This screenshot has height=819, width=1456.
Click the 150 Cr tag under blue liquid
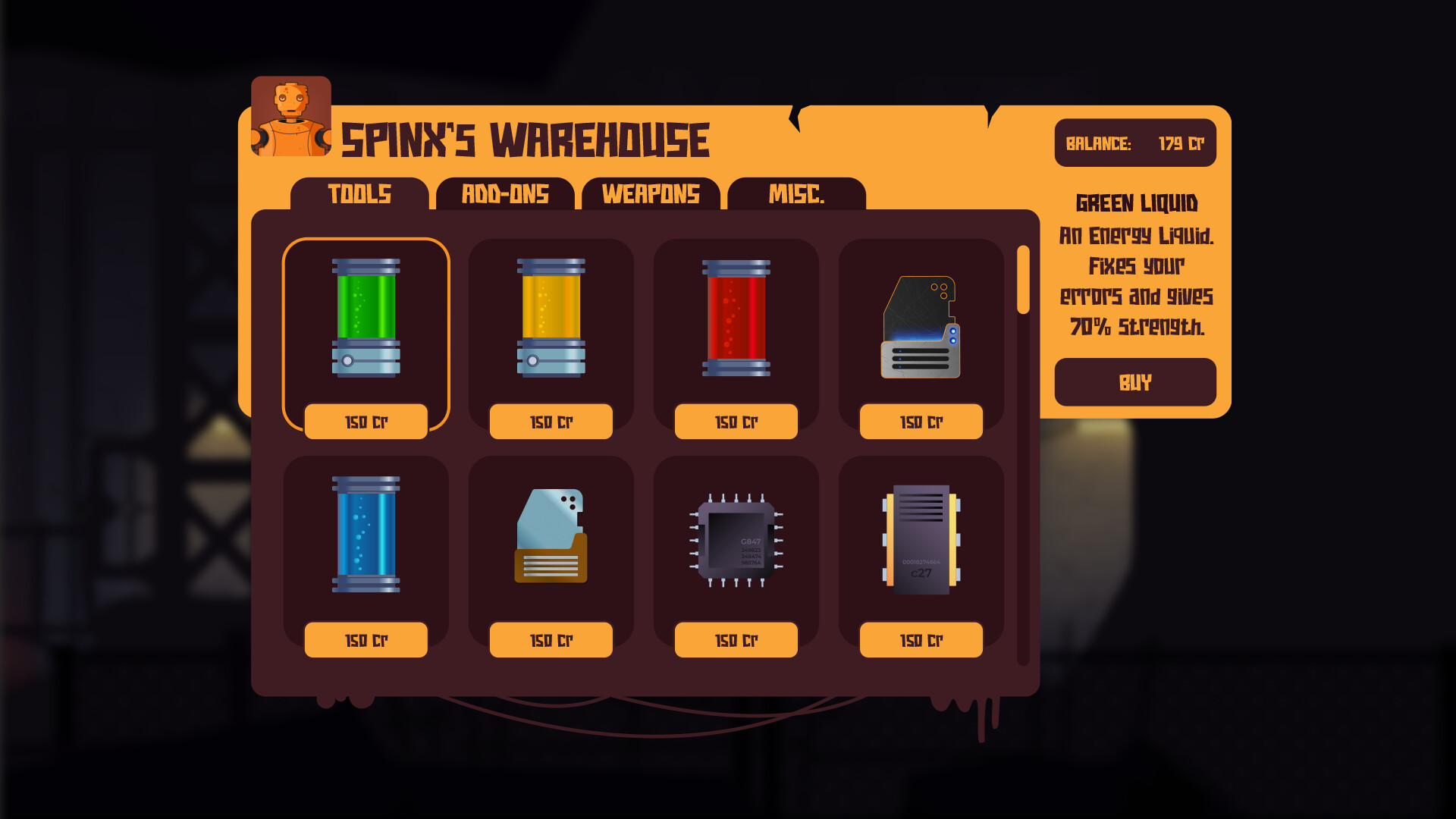tap(366, 639)
